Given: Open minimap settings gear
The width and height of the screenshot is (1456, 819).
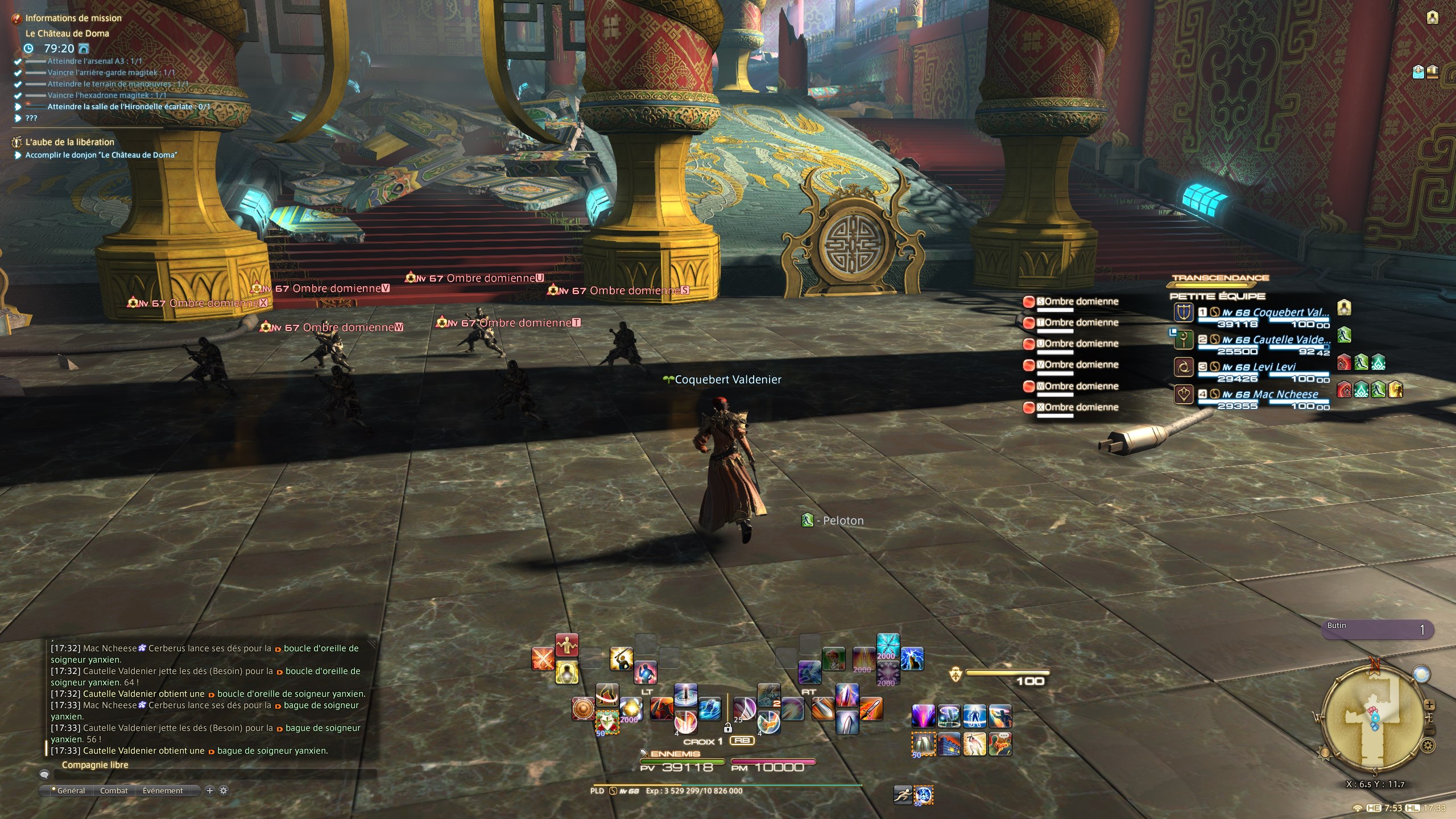Looking at the screenshot, I should coord(1427,745).
